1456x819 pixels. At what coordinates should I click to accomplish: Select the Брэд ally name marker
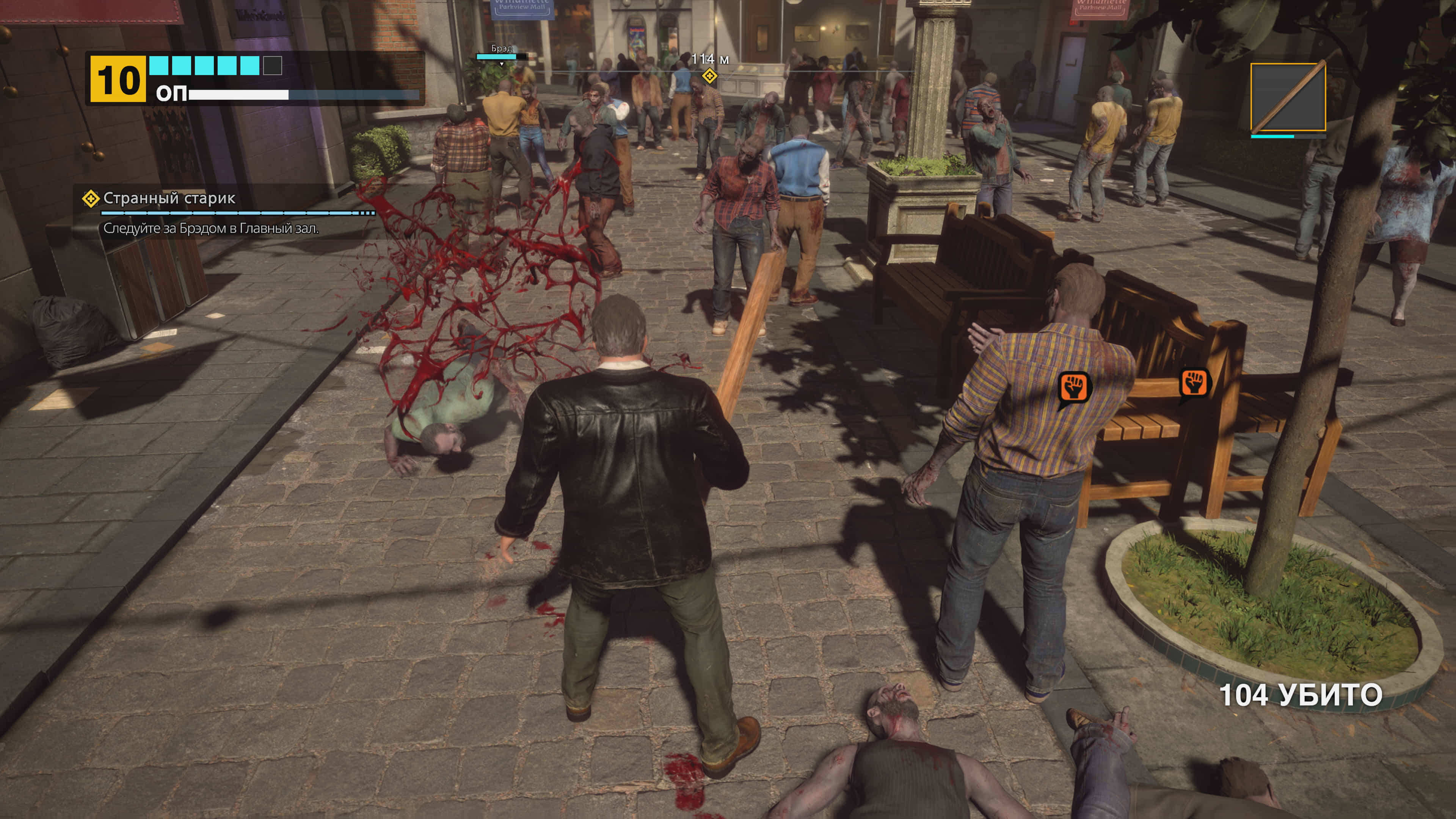click(x=501, y=49)
